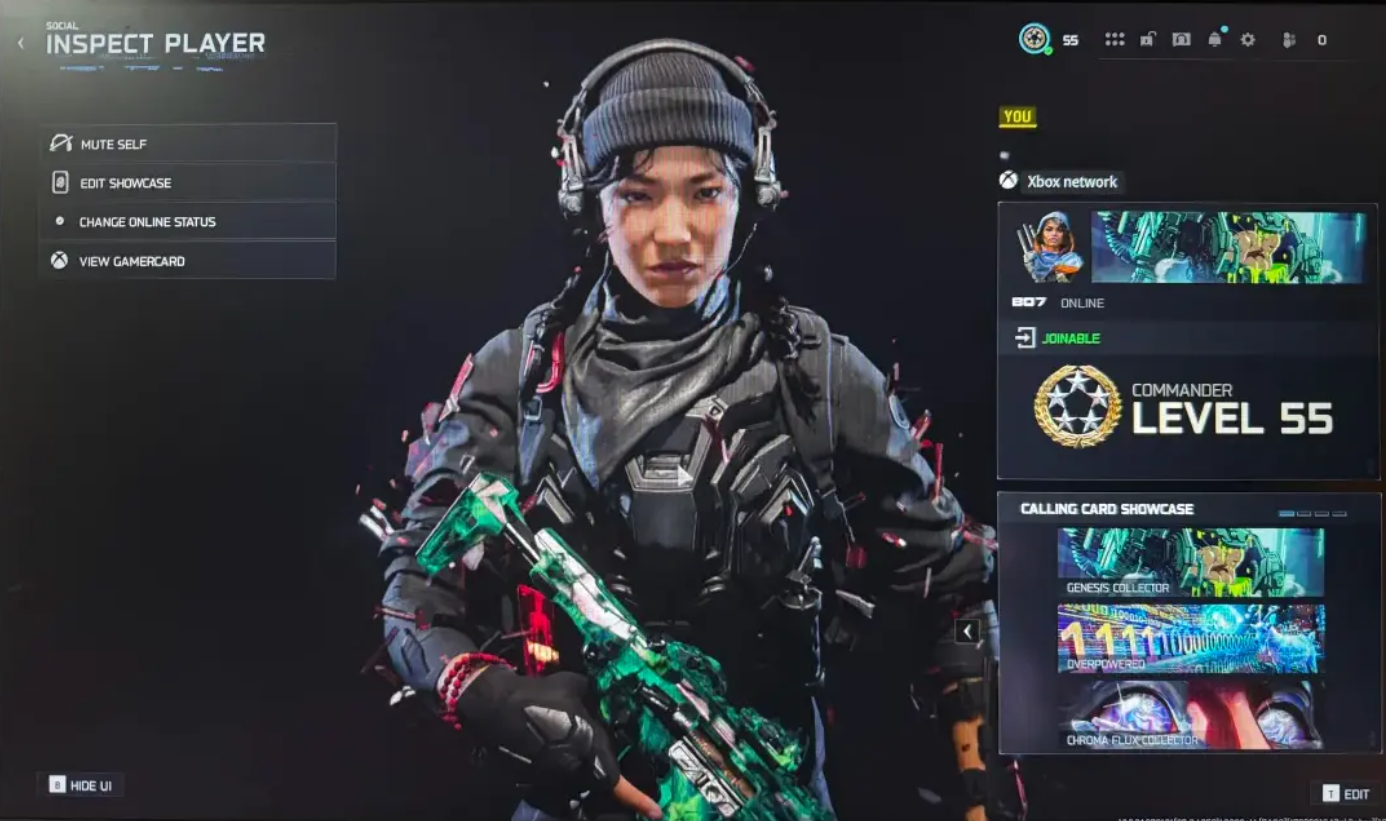Viewport: 1386px width, 821px height.
Task: Open the friends icon showing 0 online
Action: click(1290, 40)
